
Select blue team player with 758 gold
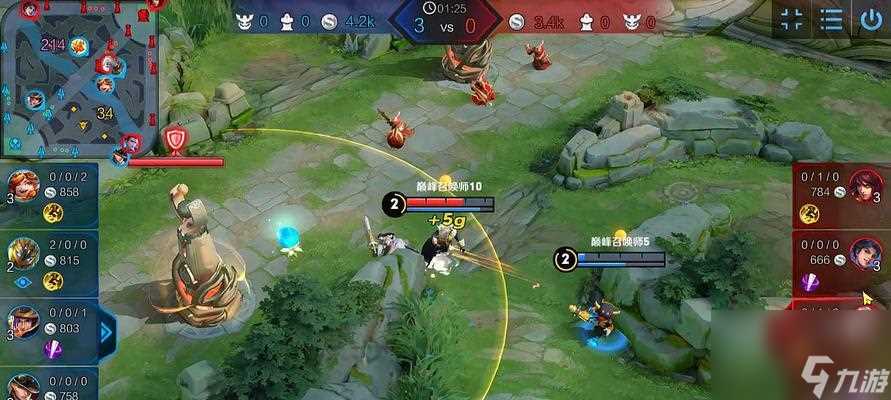point(24,386)
